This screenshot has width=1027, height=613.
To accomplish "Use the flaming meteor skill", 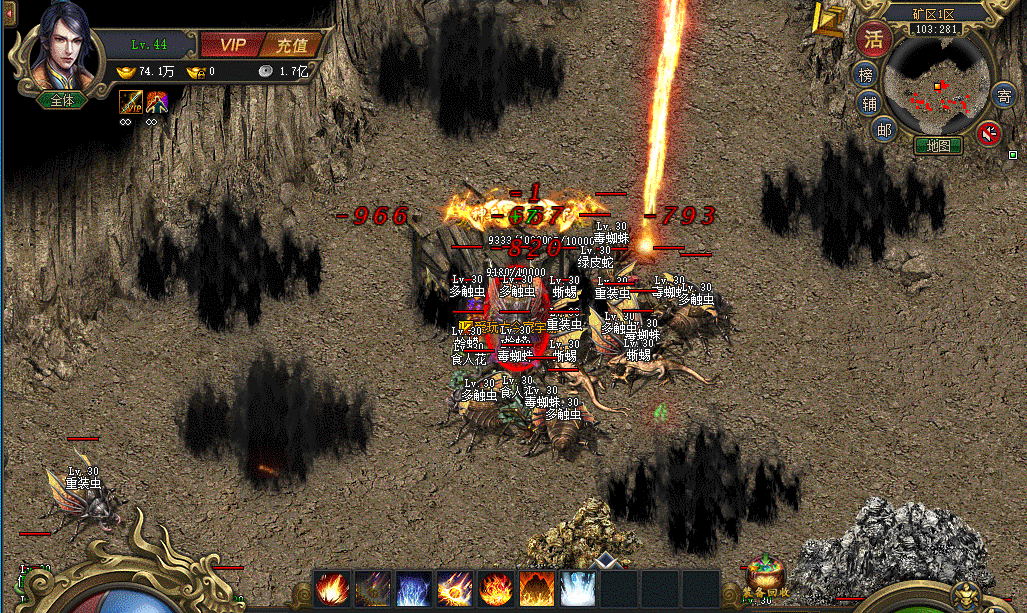I will pyautogui.click(x=455, y=589).
